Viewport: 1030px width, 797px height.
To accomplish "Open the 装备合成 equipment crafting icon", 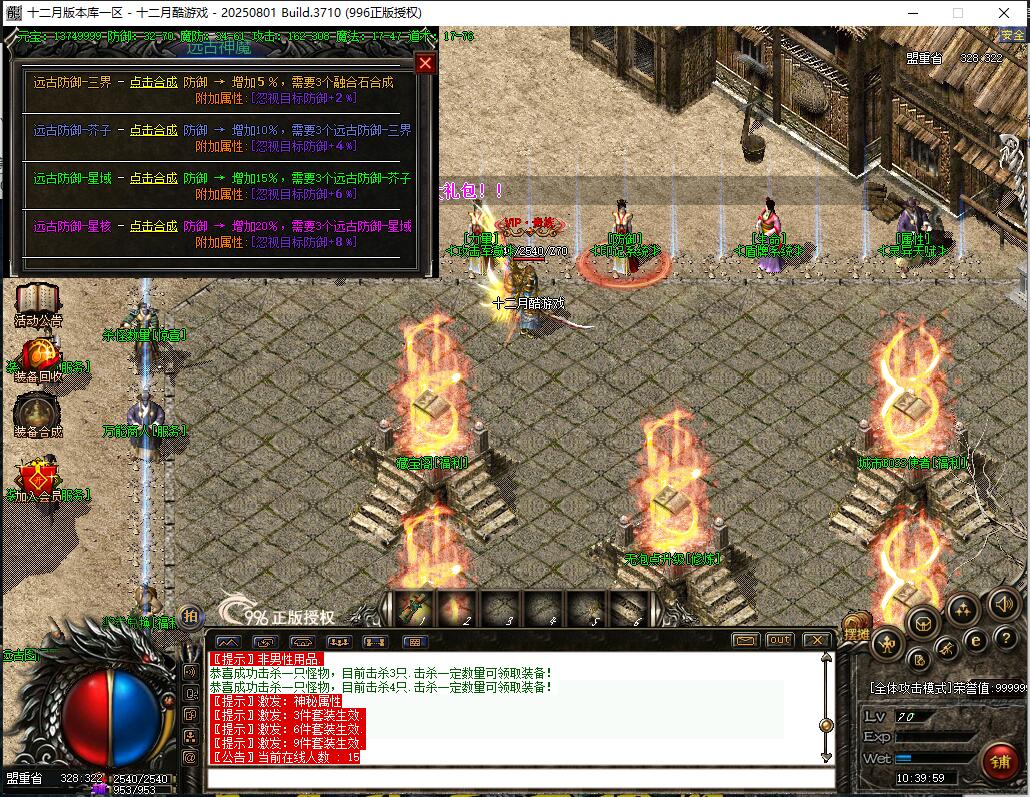I will 38,412.
